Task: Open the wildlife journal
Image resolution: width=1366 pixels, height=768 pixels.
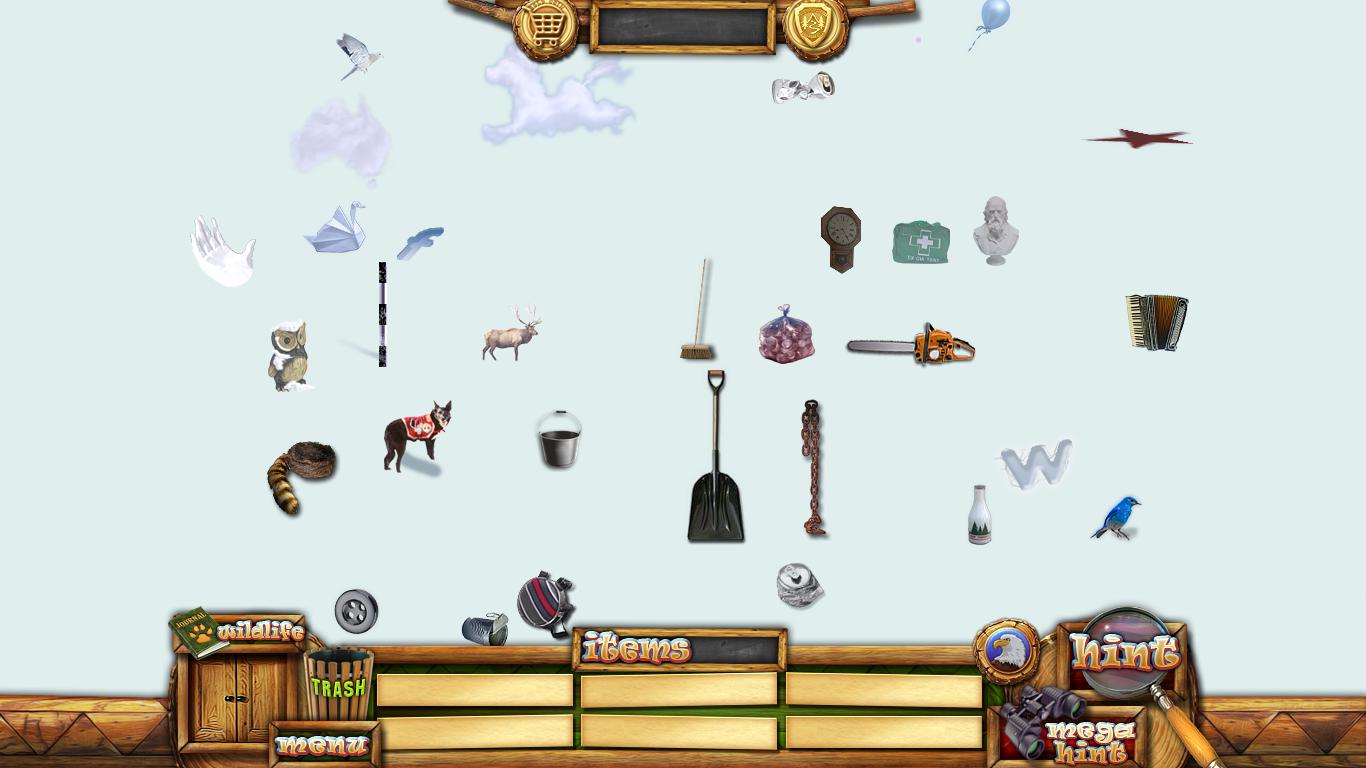Action: (x=238, y=632)
